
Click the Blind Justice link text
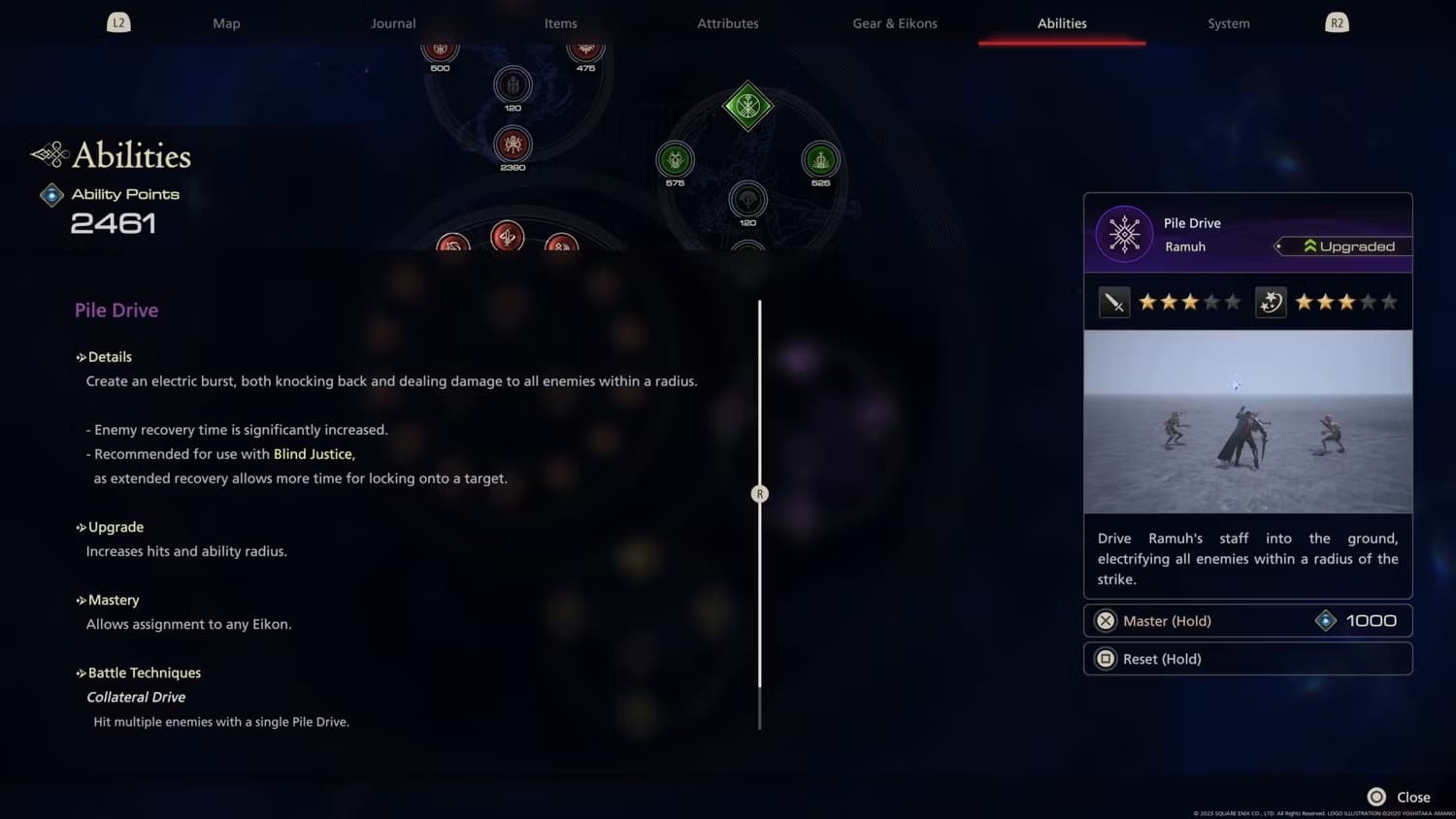(x=313, y=453)
